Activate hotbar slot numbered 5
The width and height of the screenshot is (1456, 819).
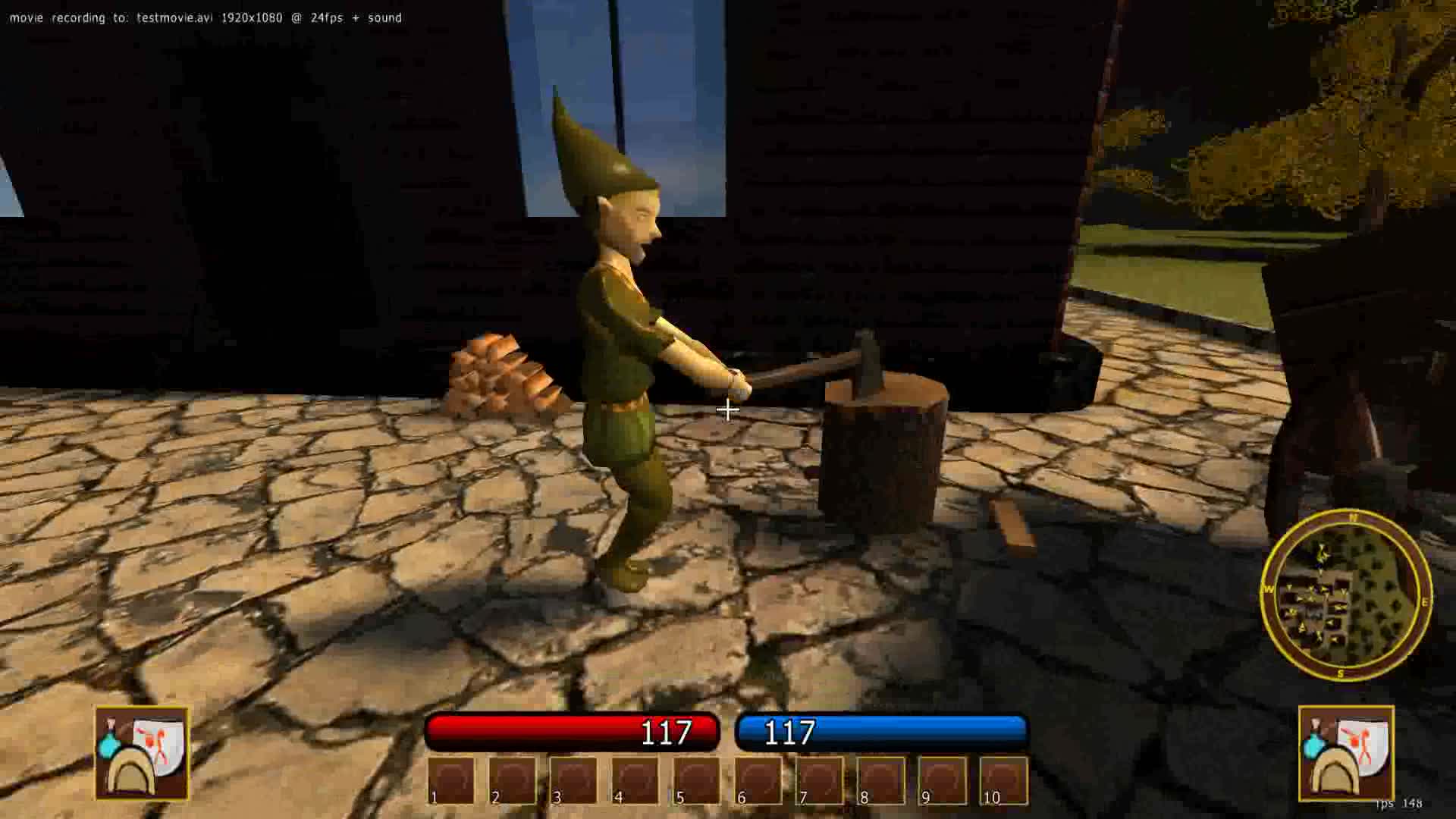[x=697, y=780]
